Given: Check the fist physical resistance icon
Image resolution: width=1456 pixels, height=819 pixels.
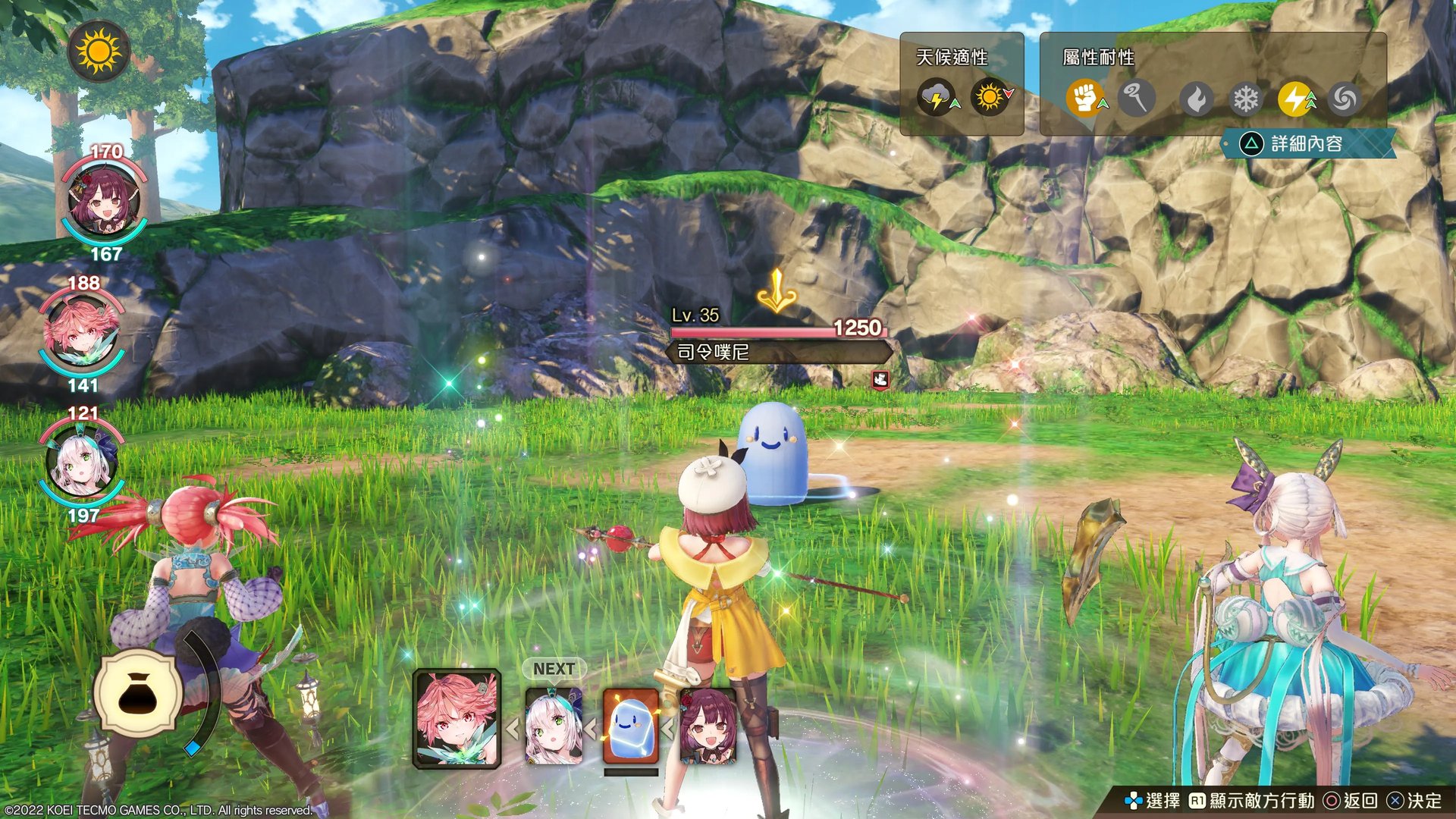Looking at the screenshot, I should (1085, 99).
